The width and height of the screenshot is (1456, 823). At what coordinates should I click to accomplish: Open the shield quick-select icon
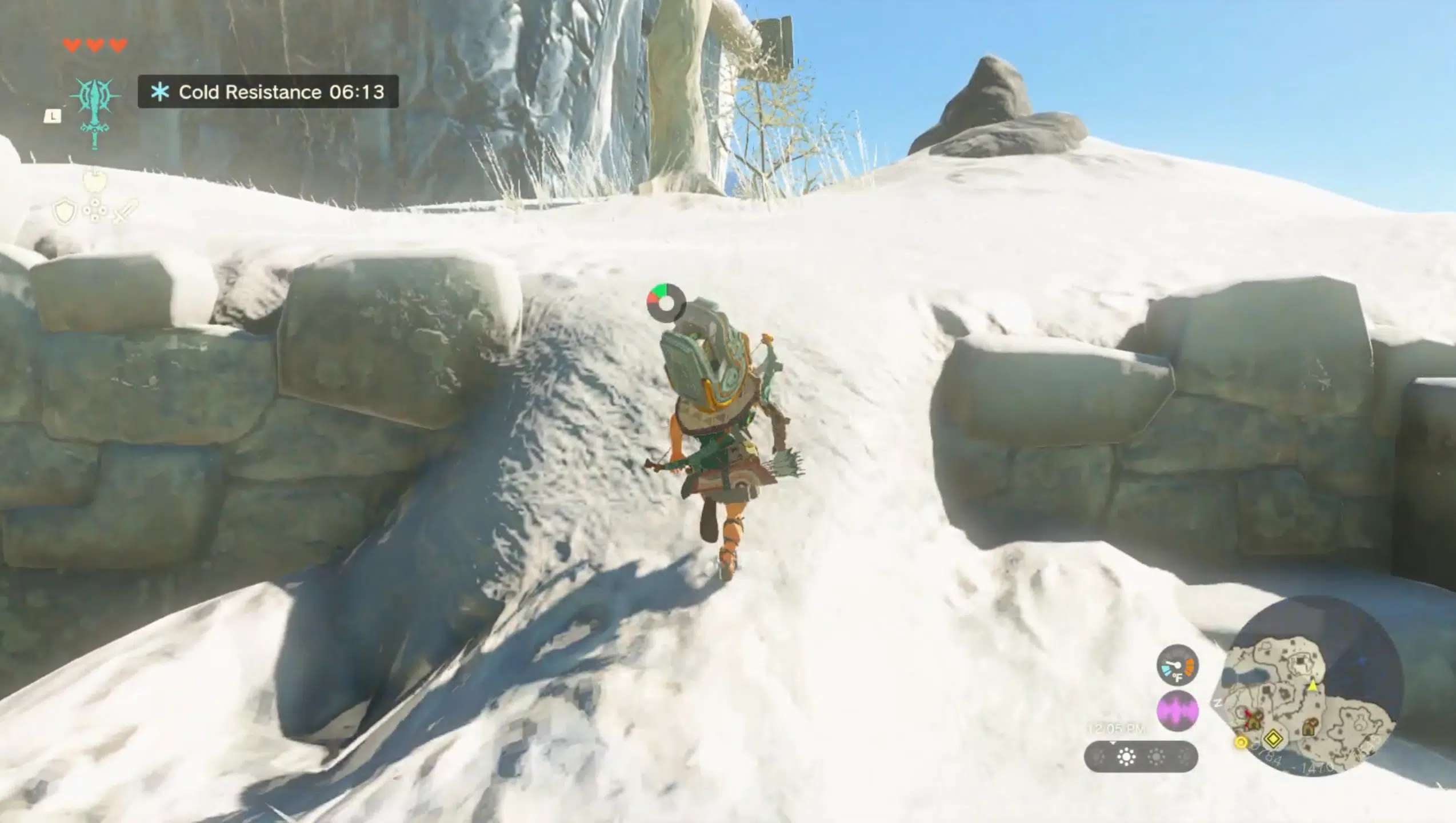[x=64, y=211]
